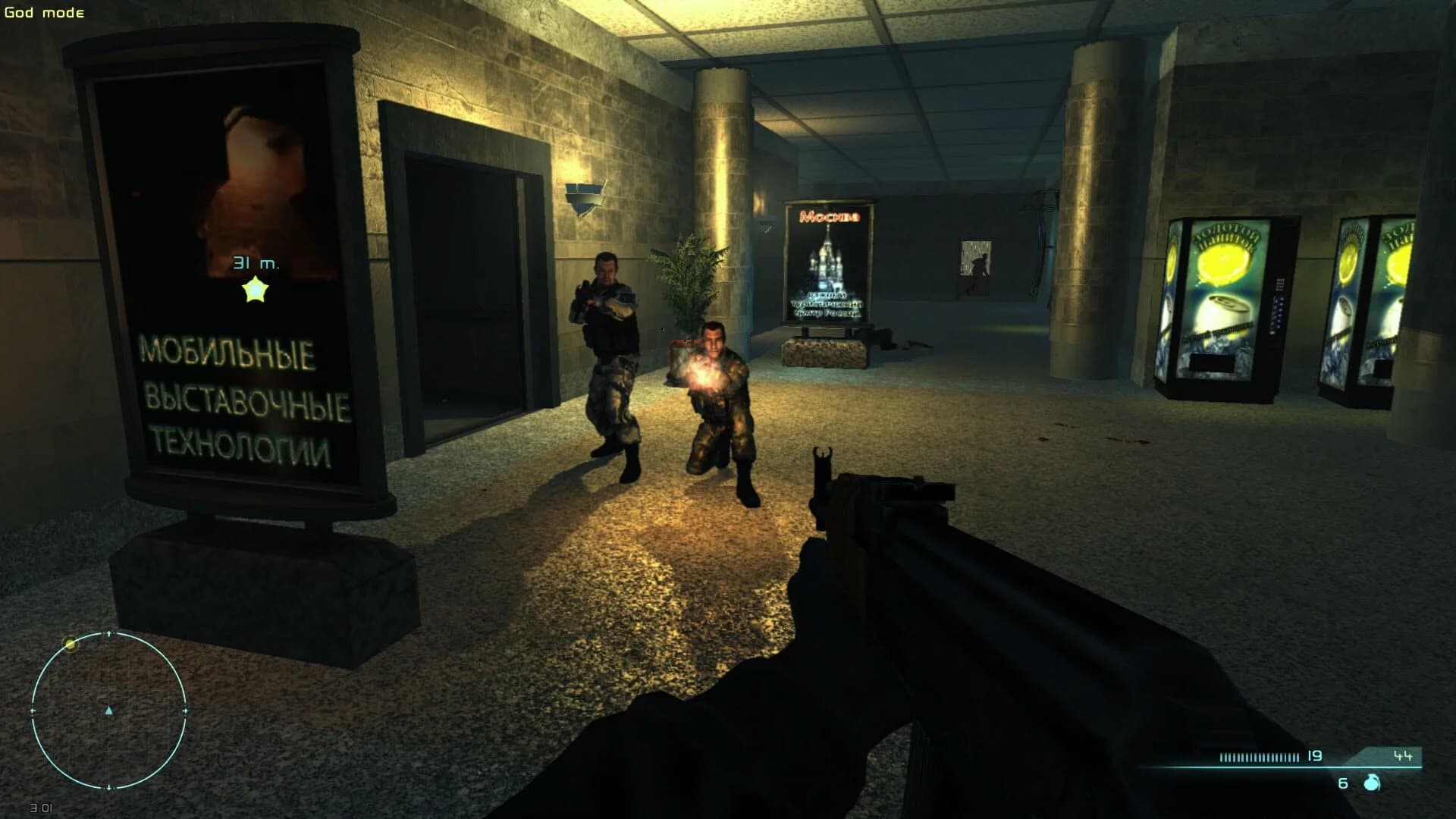Click the yellow objective blip on the minimap
The height and width of the screenshot is (819, 1456).
pos(71,643)
